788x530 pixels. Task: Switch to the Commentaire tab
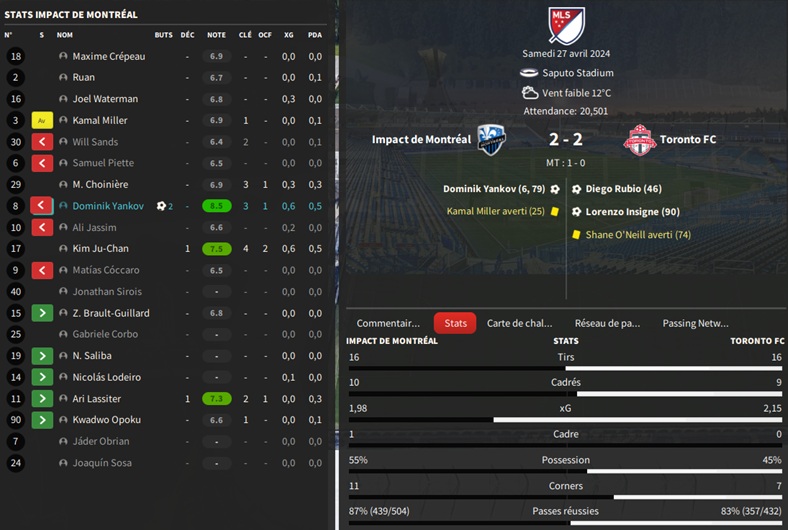(388, 323)
